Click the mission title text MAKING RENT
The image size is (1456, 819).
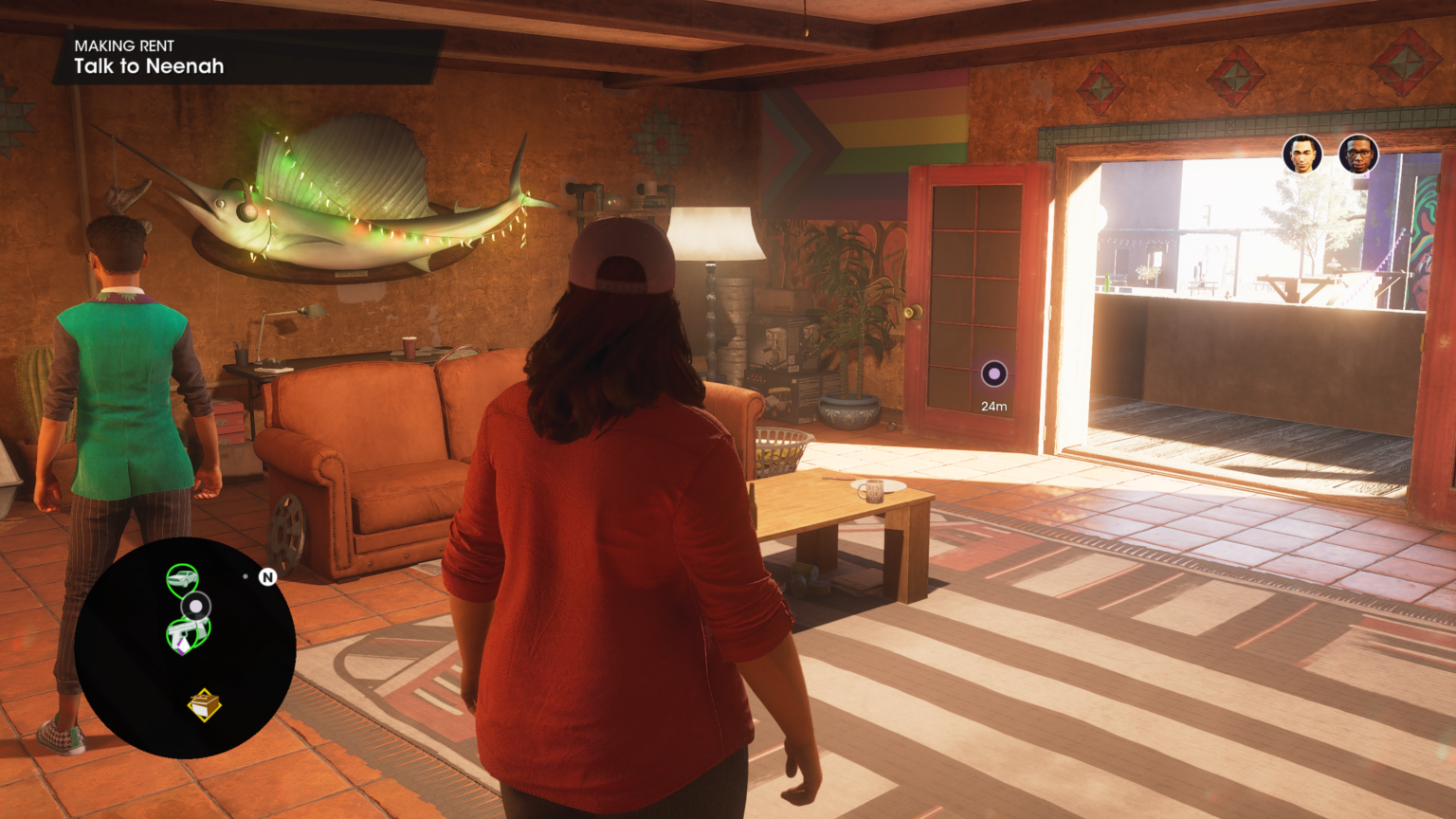[124, 45]
